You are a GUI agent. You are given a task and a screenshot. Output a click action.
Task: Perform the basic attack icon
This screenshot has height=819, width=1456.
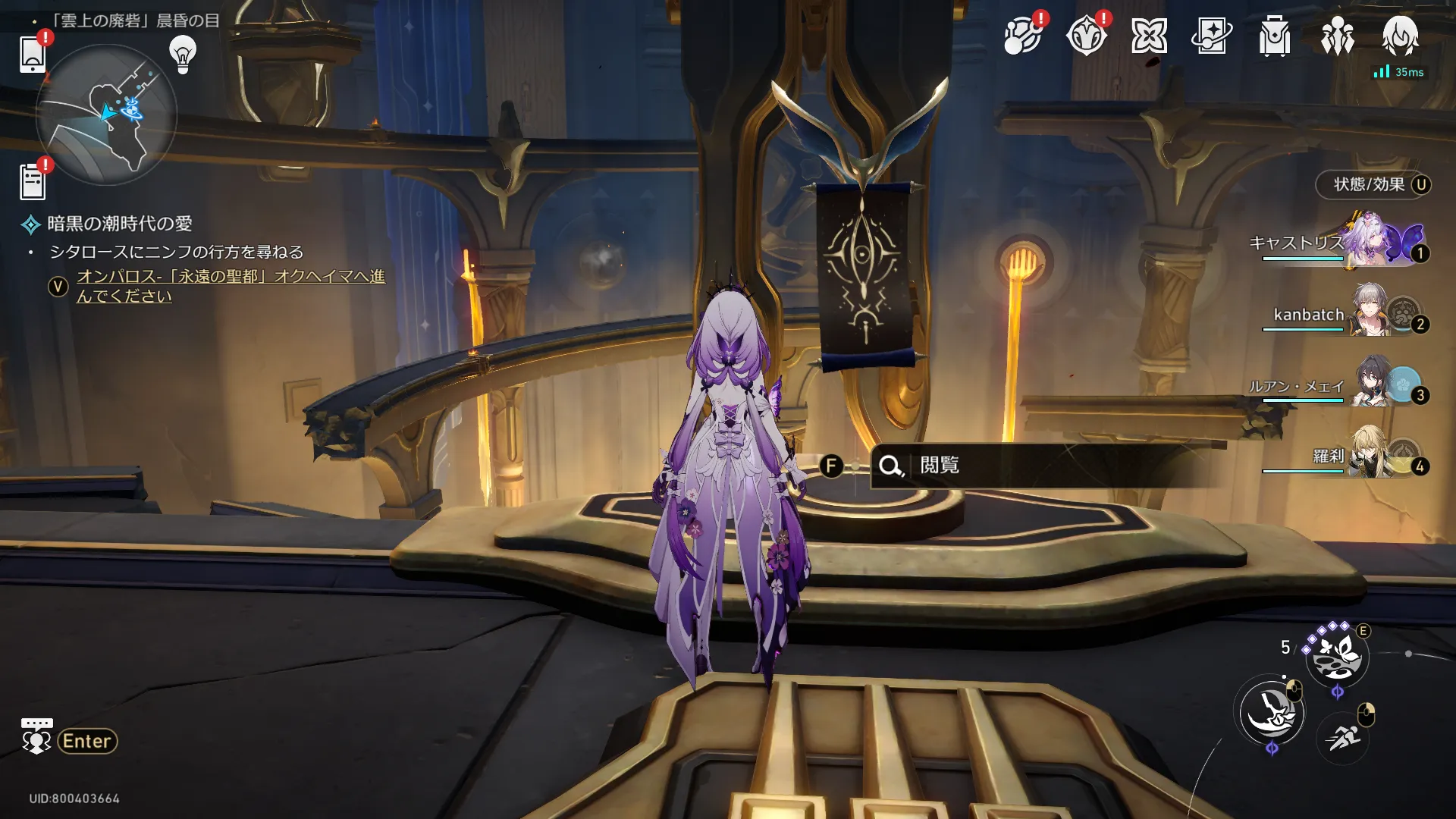click(x=1271, y=713)
